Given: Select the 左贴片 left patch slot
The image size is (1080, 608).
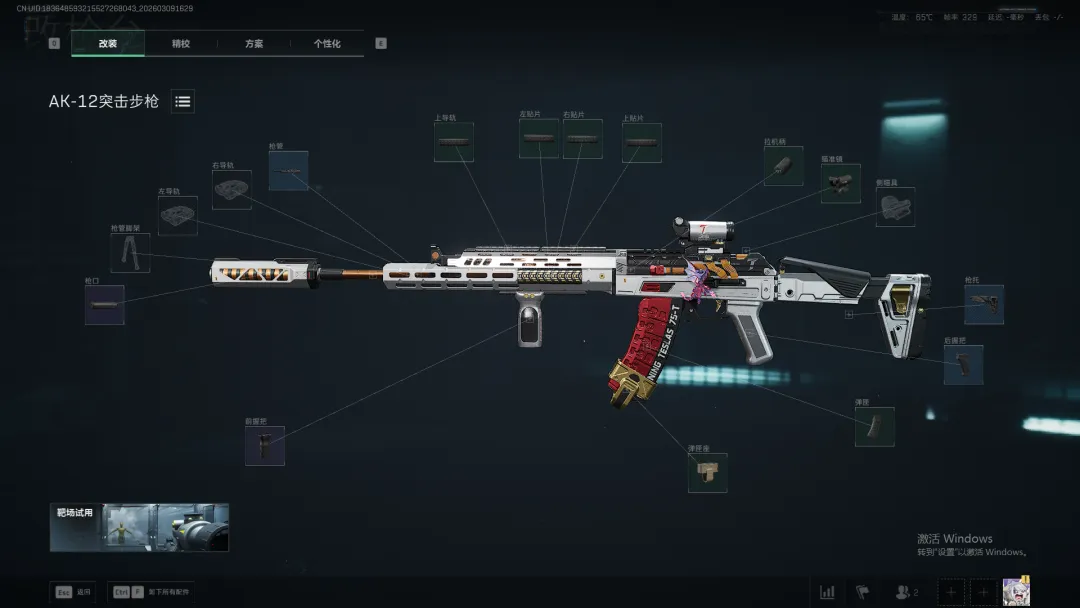Looking at the screenshot, I should (x=538, y=139).
